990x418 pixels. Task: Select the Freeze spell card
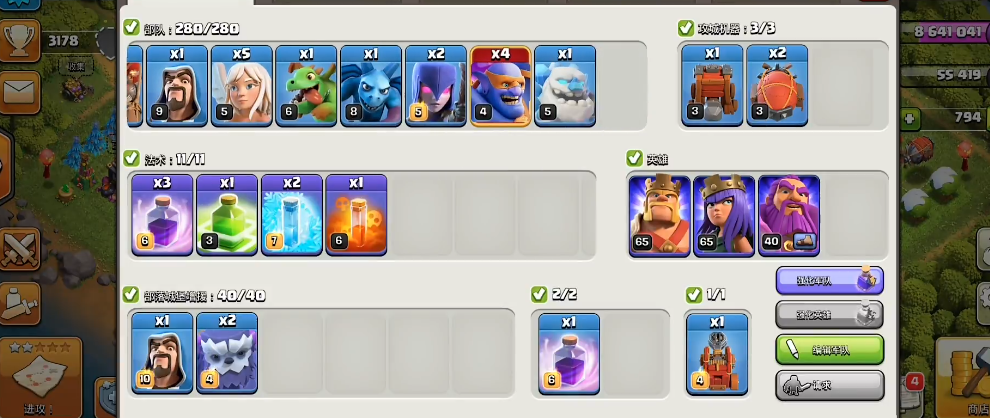[x=291, y=214]
